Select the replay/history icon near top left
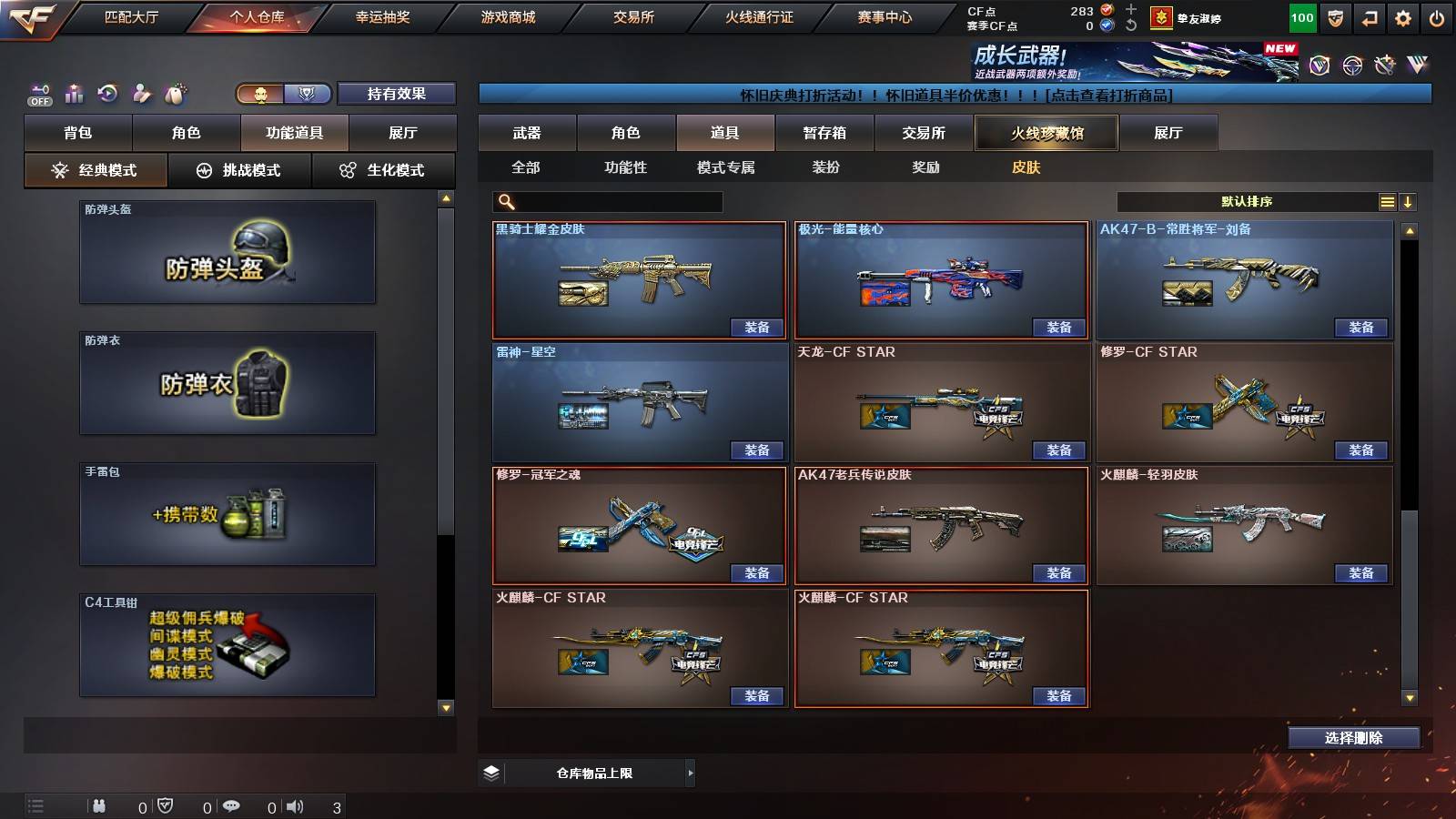The width and height of the screenshot is (1456, 819). [x=107, y=93]
